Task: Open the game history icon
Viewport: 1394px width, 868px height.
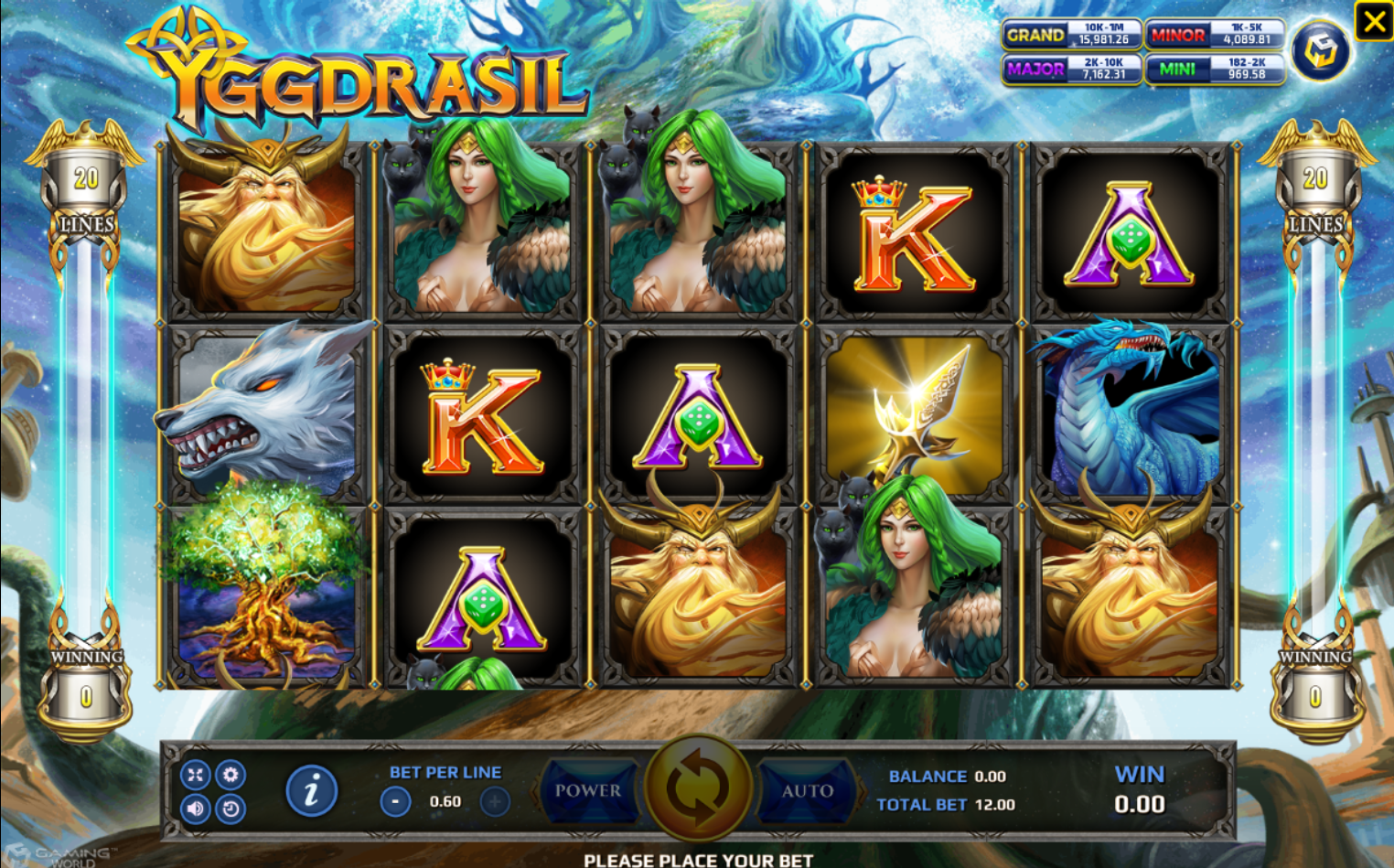Action: point(229,809)
